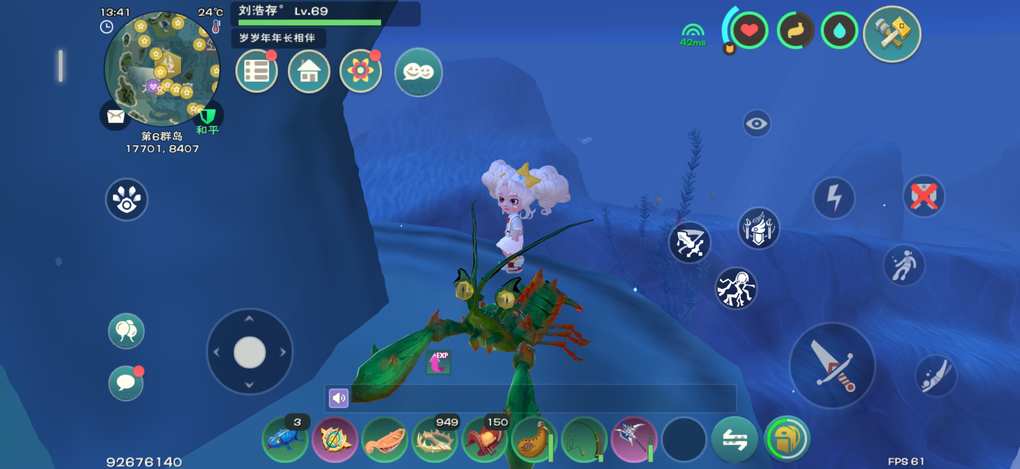Screen dimensions: 1020x469
Task: Activate the lightning bolt skill
Action: (834, 197)
